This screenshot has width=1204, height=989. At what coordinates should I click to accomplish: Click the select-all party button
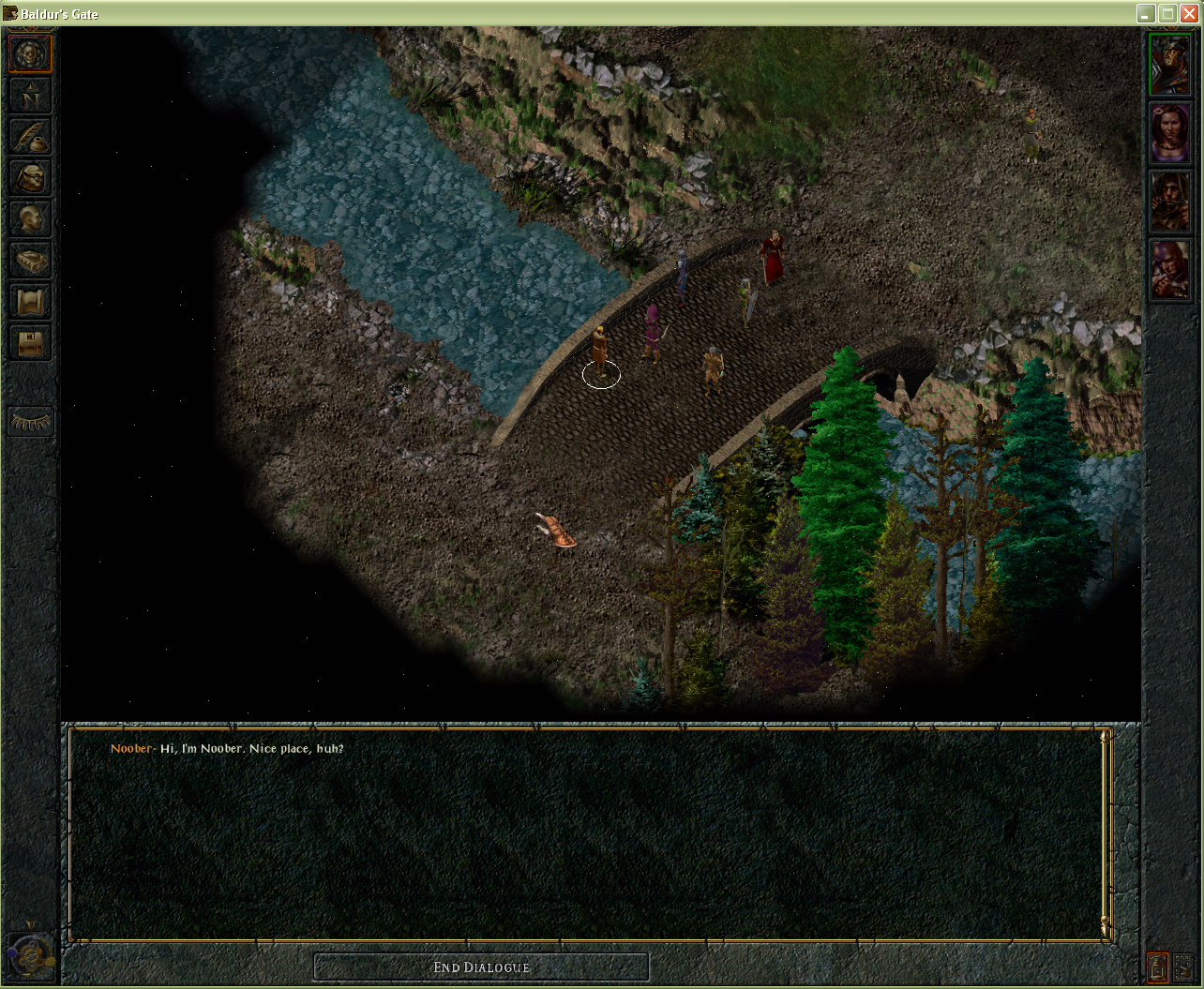1181,967
